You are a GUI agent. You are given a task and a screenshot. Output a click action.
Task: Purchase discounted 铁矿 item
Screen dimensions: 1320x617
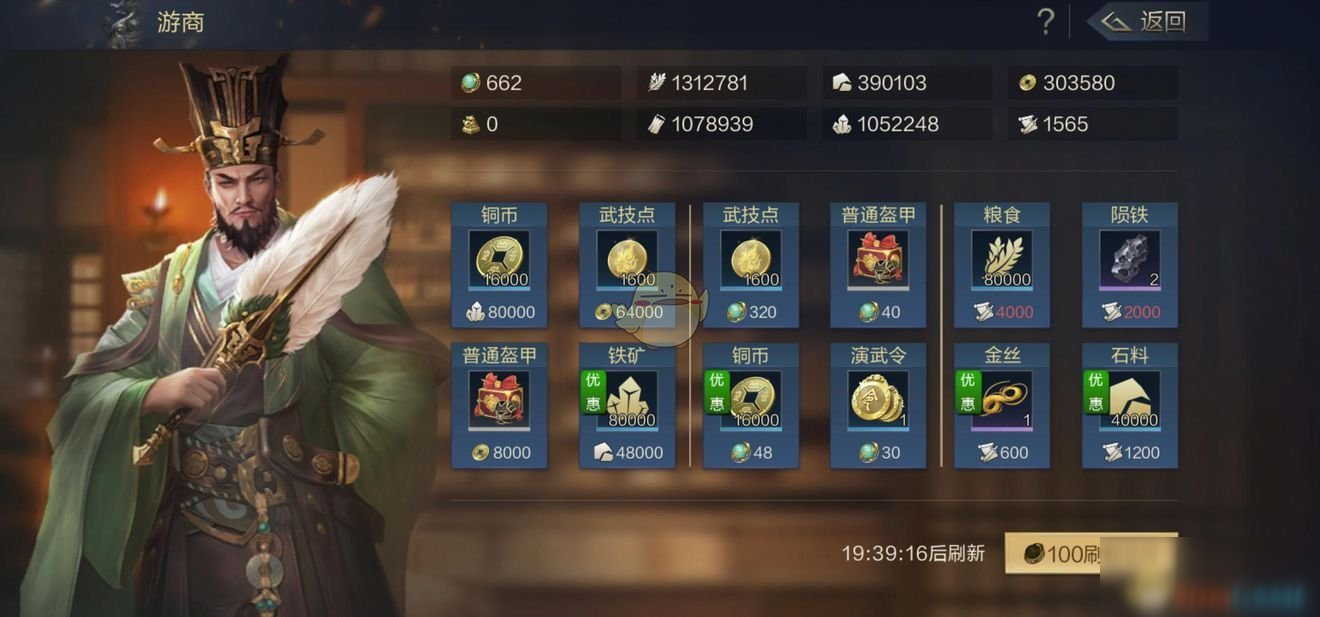pos(627,405)
